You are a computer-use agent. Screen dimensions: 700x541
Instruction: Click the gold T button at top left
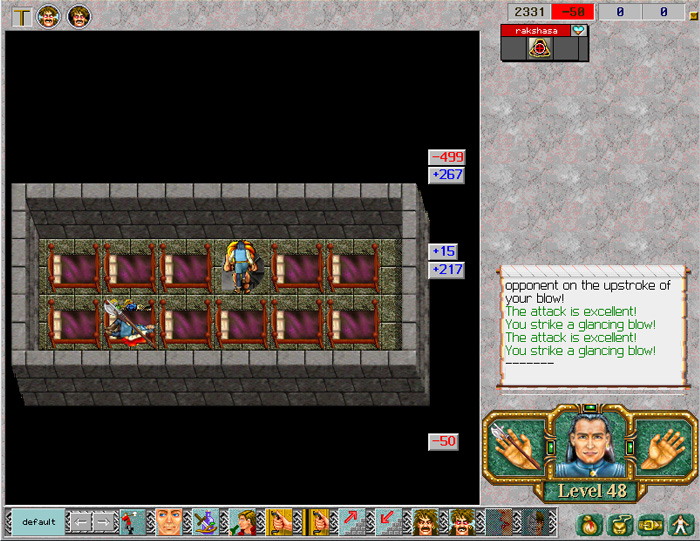tap(21, 16)
